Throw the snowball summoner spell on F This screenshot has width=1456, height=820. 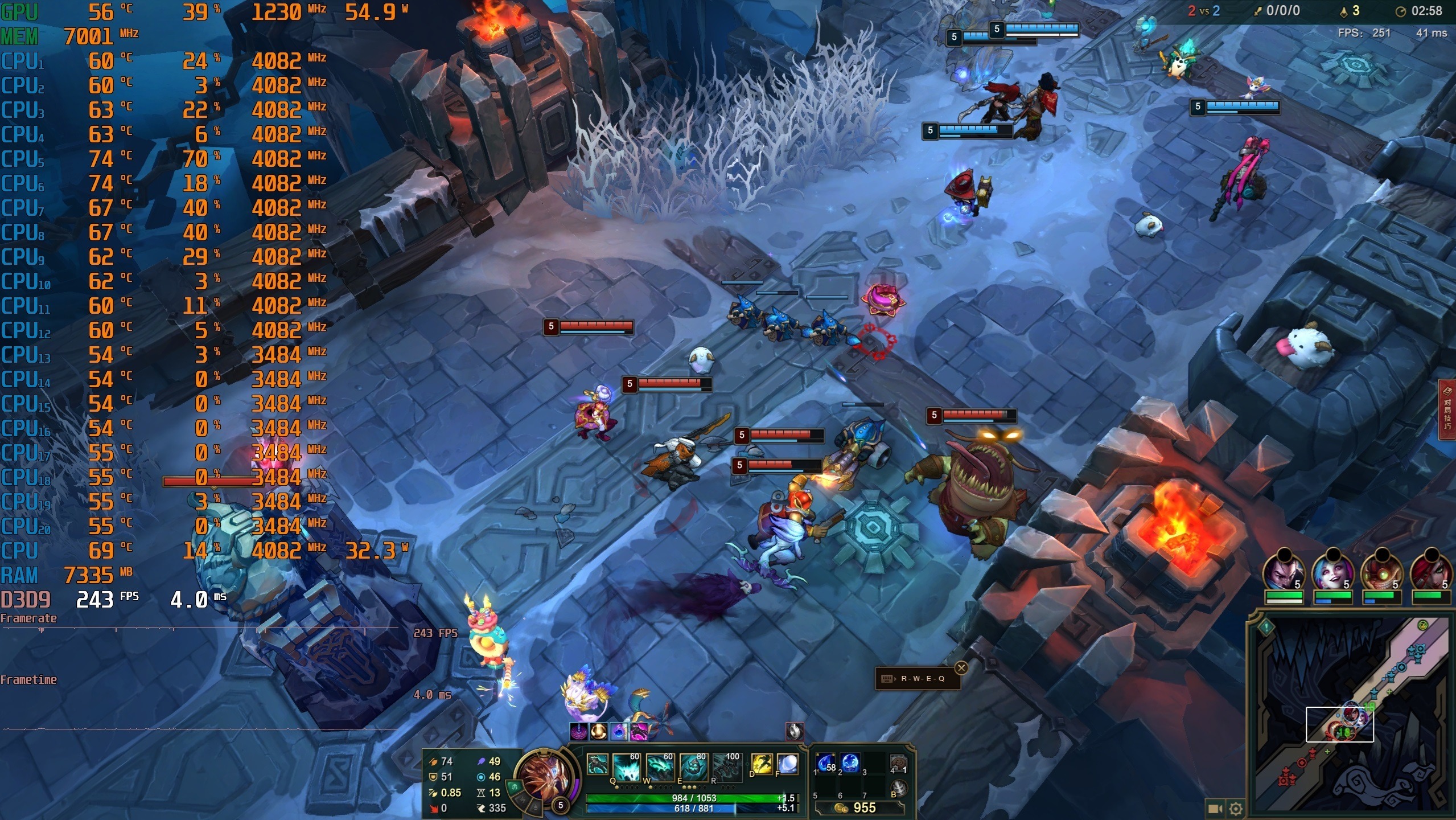[x=787, y=764]
